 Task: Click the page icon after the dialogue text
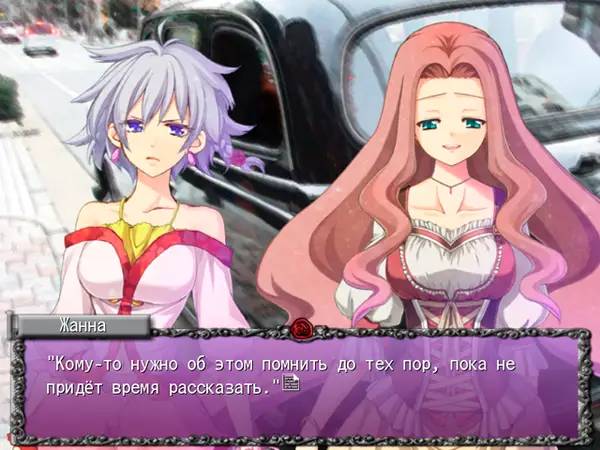(291, 384)
